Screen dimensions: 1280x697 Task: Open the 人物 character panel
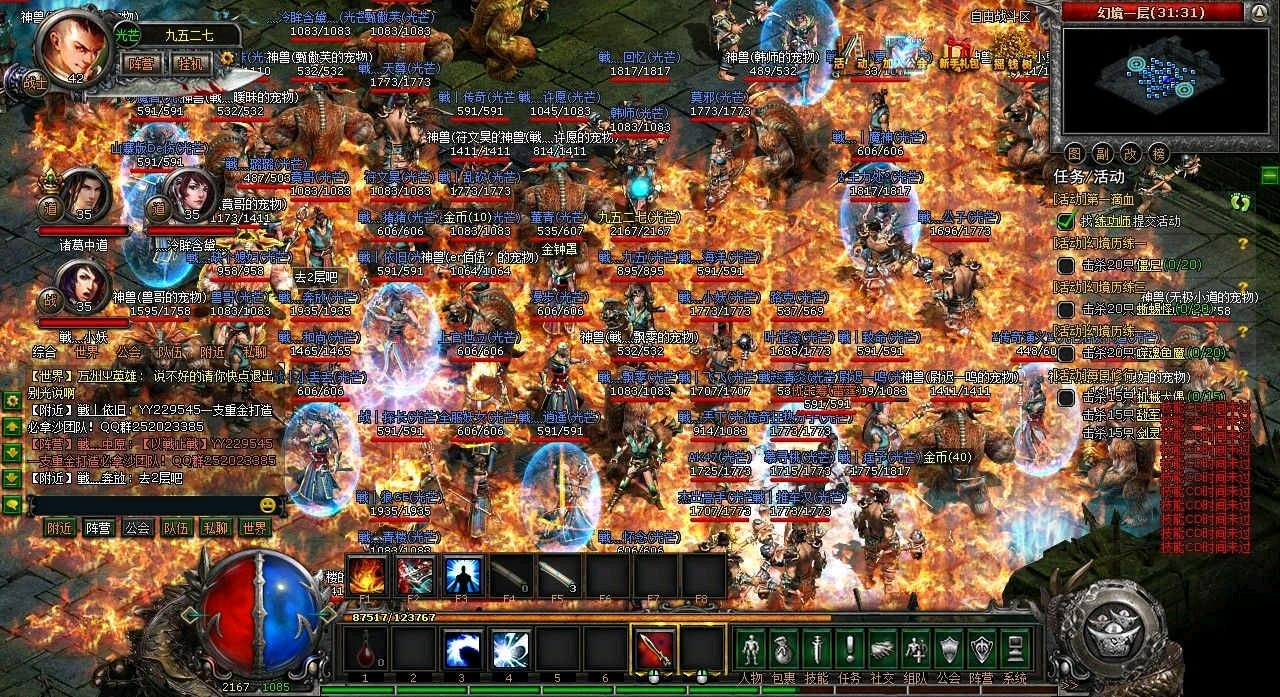(x=751, y=649)
